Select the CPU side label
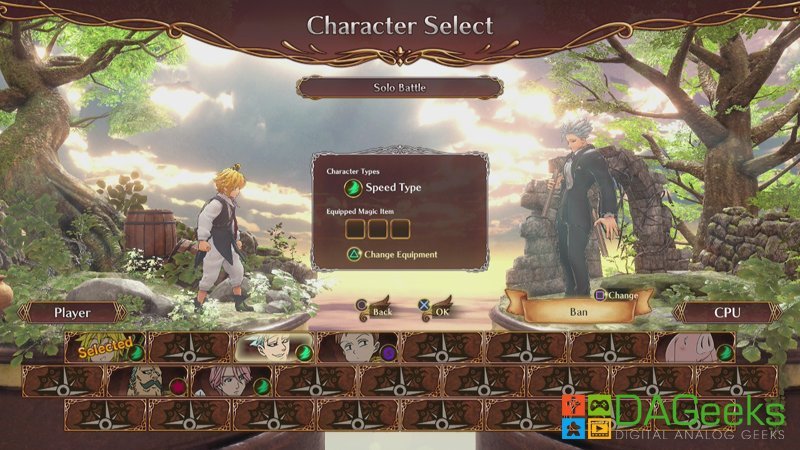800x450 pixels. [x=727, y=313]
